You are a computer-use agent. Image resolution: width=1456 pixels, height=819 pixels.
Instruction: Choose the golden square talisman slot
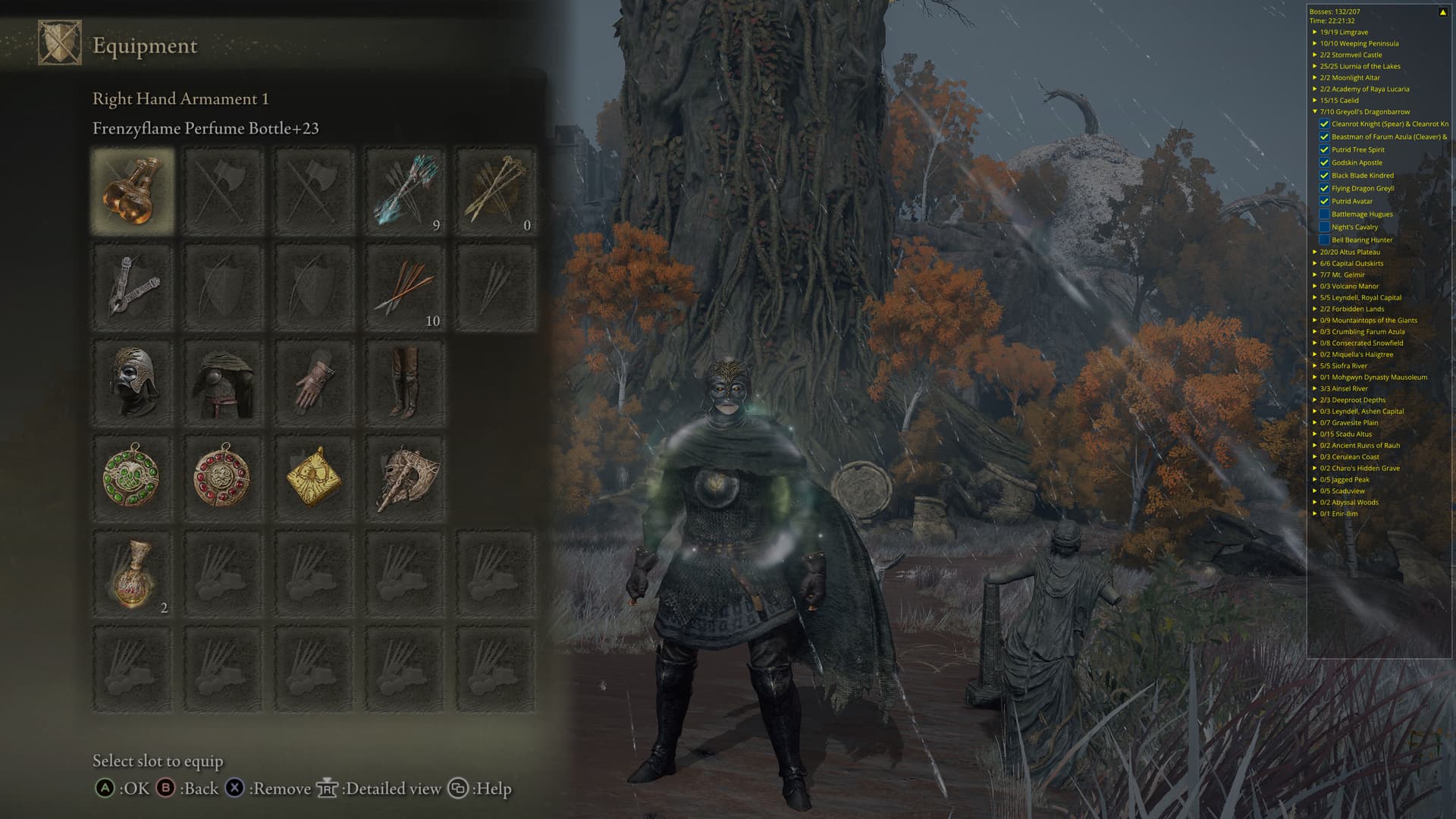coord(314,478)
